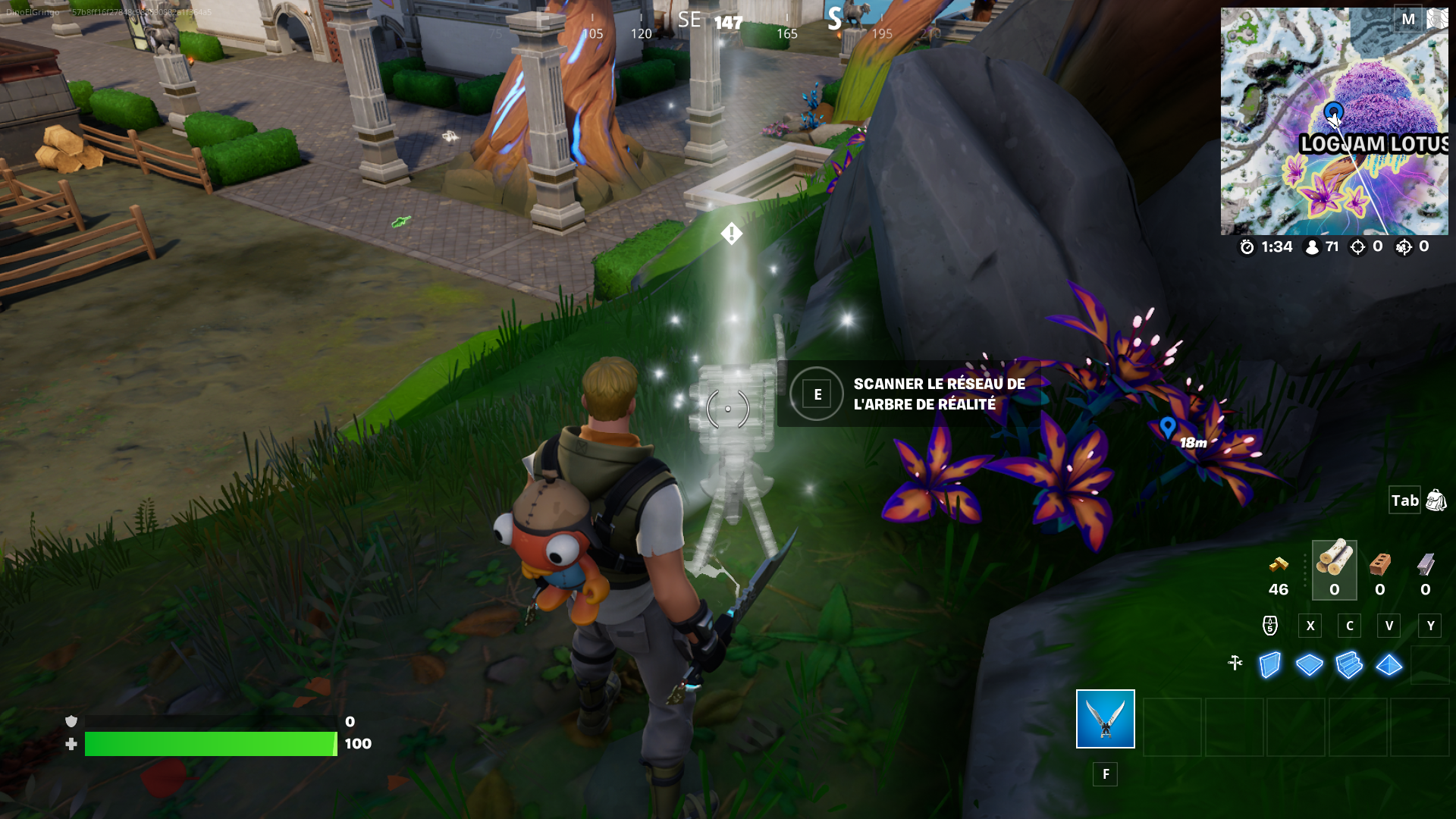Select the stairs building piece icon
Viewport: 1456px width, 819px height.
(1348, 665)
